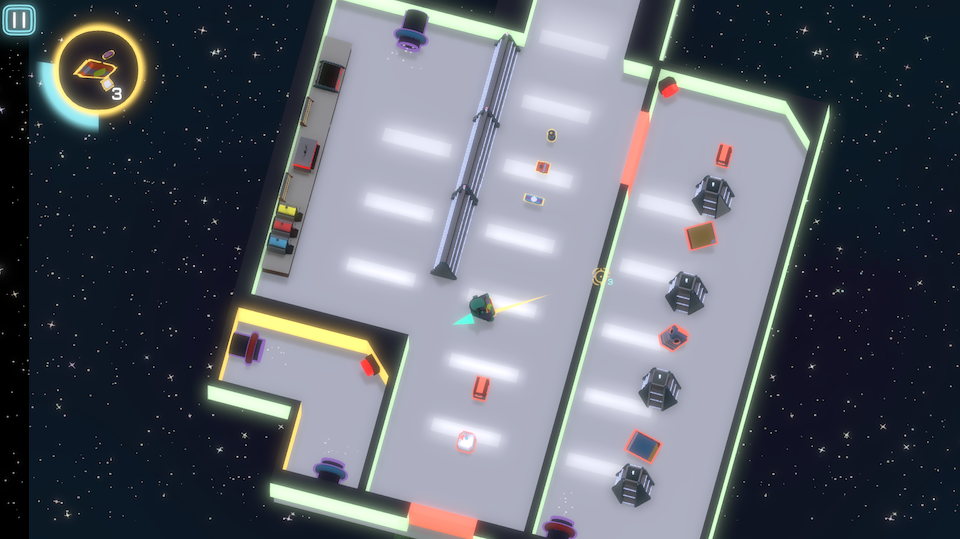Tap the circular loot box objective icon
Image resolution: width=960 pixels, height=539 pixels.
[98, 70]
